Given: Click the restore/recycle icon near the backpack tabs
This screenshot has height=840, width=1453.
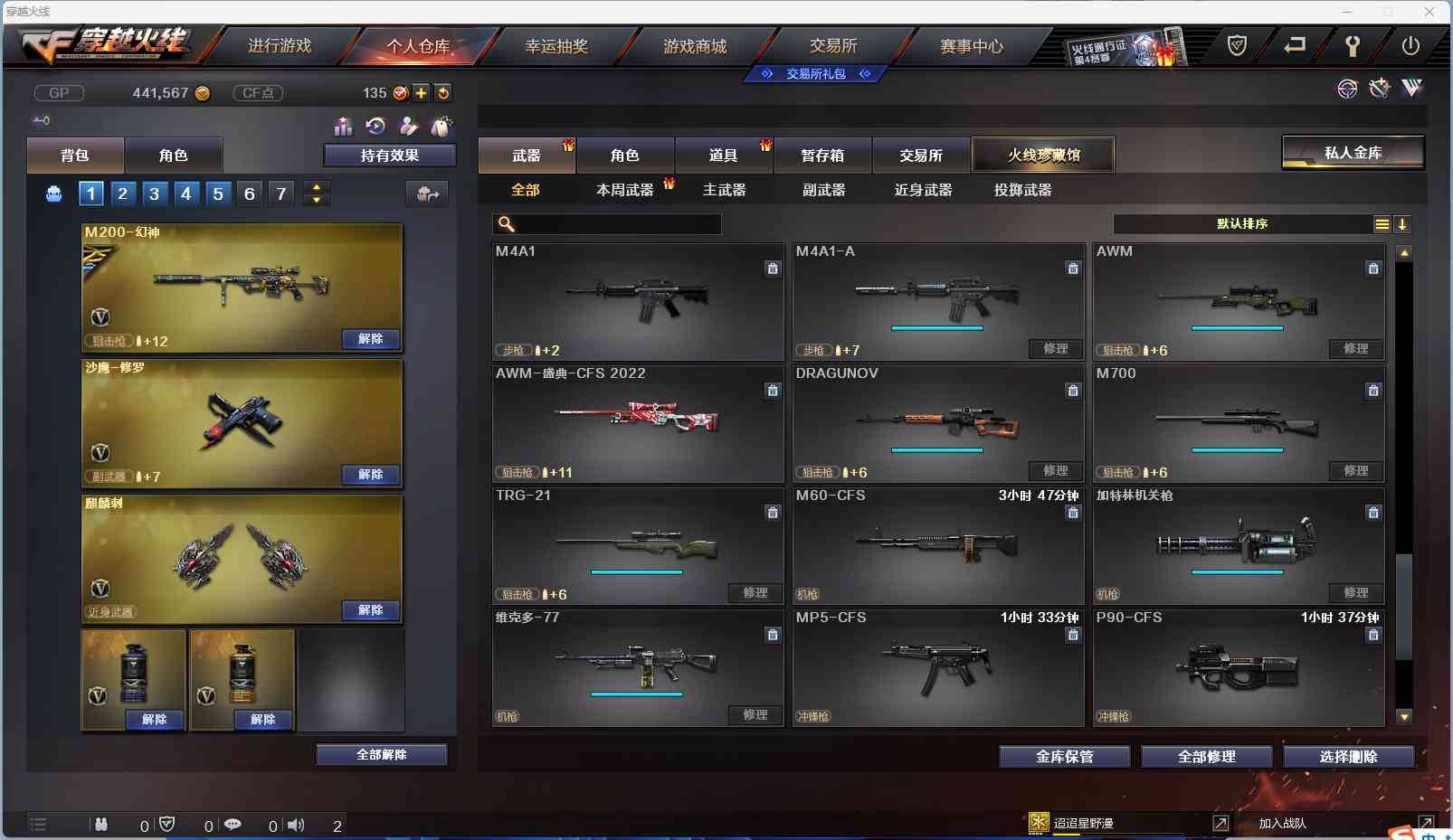Looking at the screenshot, I should [376, 127].
